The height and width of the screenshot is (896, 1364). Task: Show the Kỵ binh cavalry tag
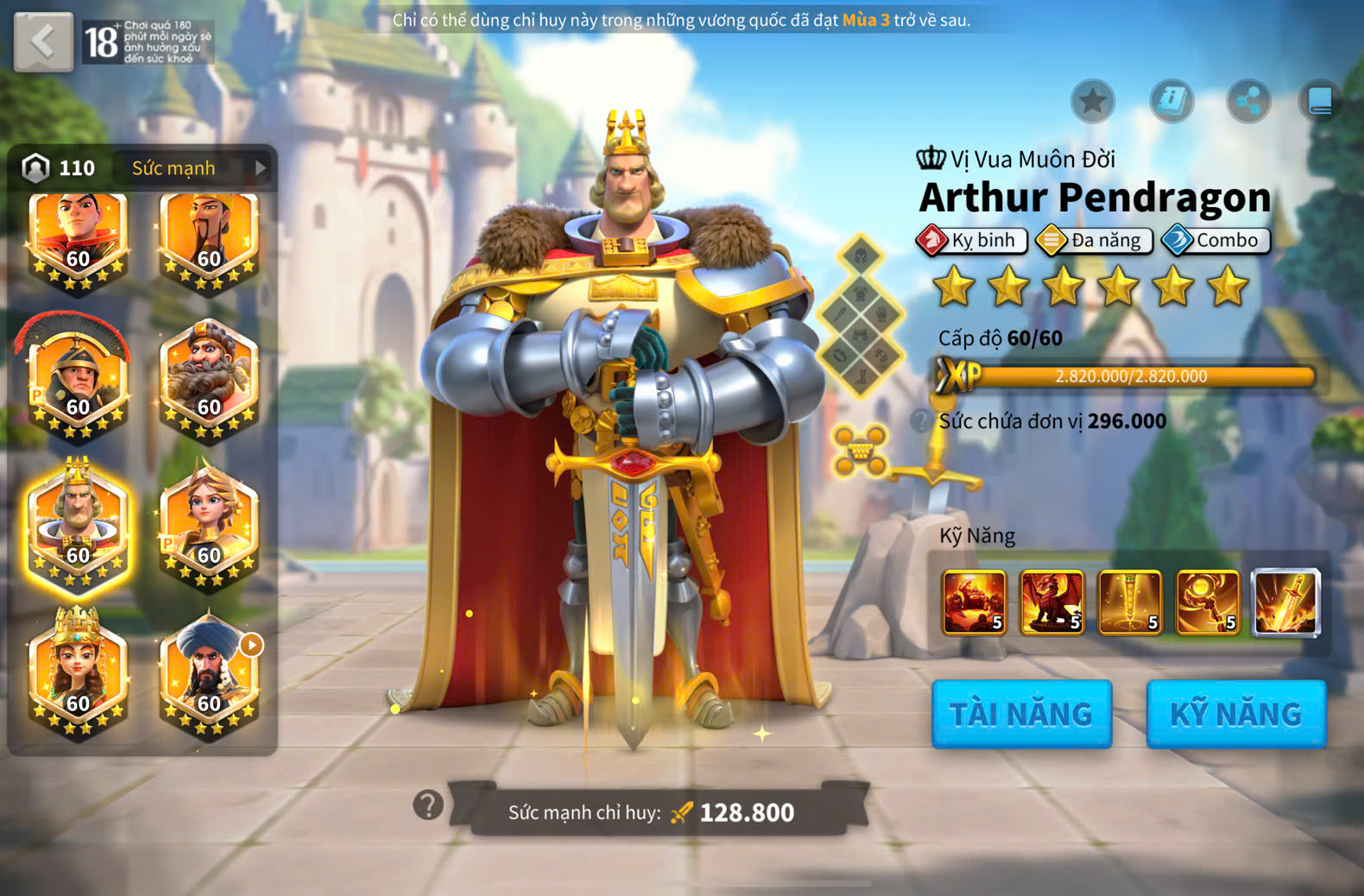click(x=973, y=240)
